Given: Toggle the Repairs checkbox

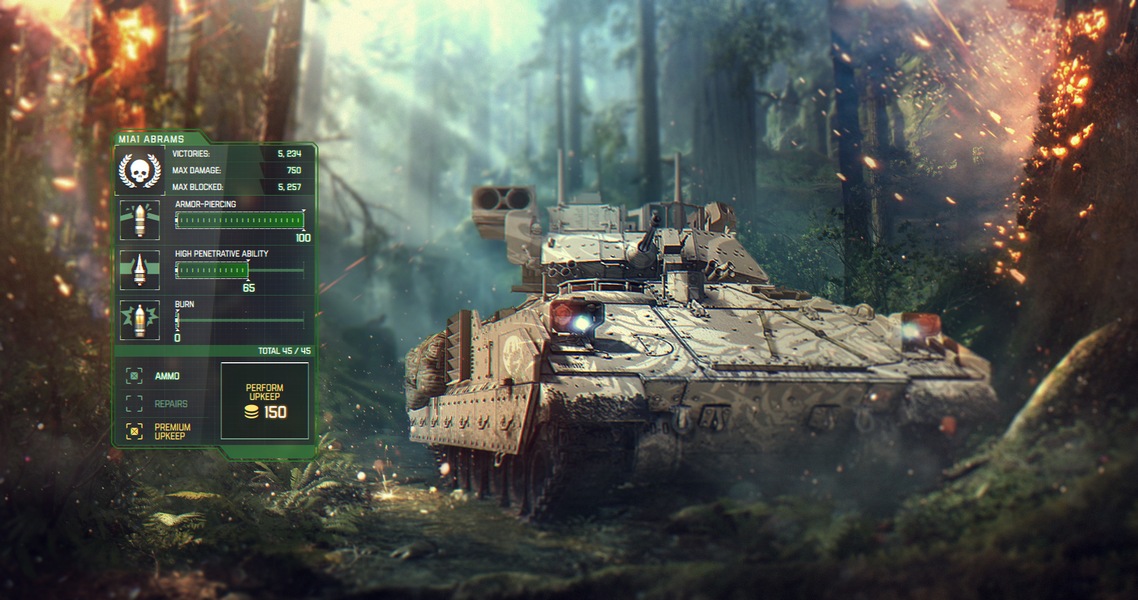Looking at the screenshot, I should pos(134,404).
